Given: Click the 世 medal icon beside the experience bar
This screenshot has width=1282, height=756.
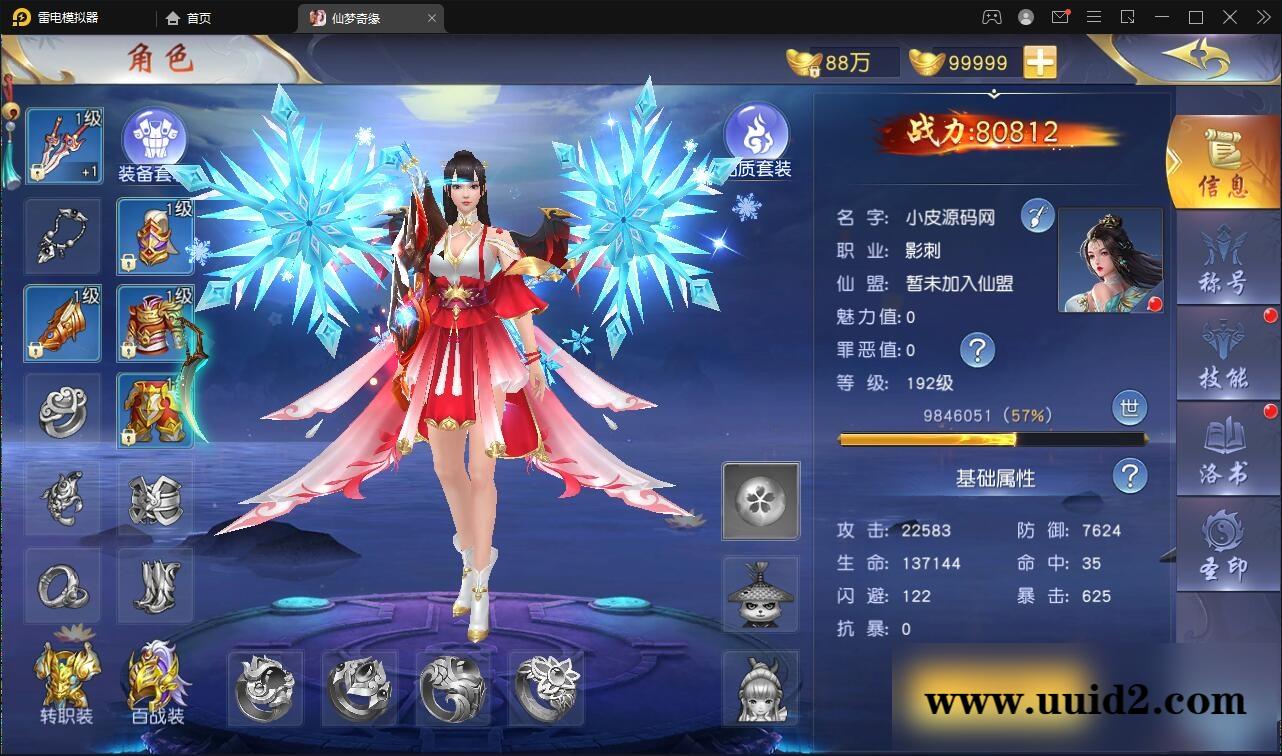Looking at the screenshot, I should tap(1129, 408).
